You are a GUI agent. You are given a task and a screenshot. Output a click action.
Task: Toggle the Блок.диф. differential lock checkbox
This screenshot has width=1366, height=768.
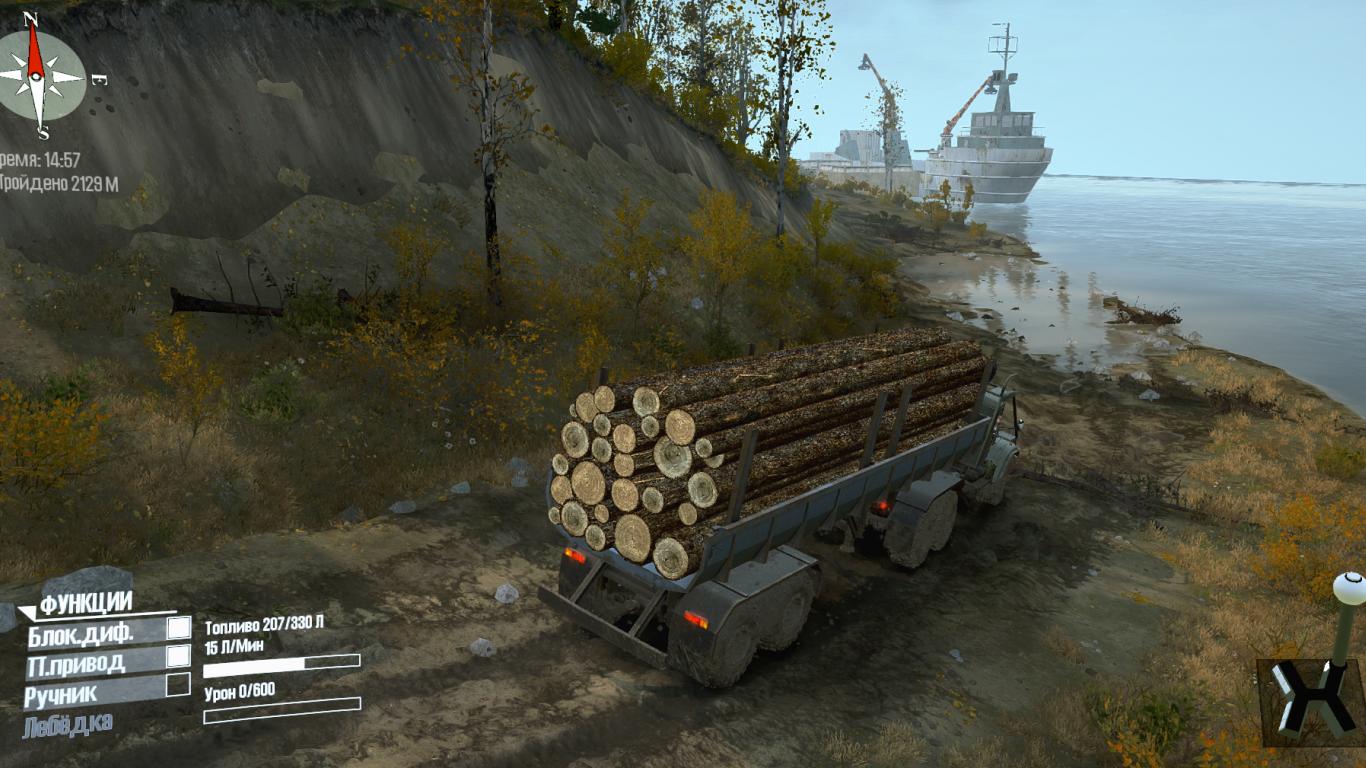tap(178, 628)
